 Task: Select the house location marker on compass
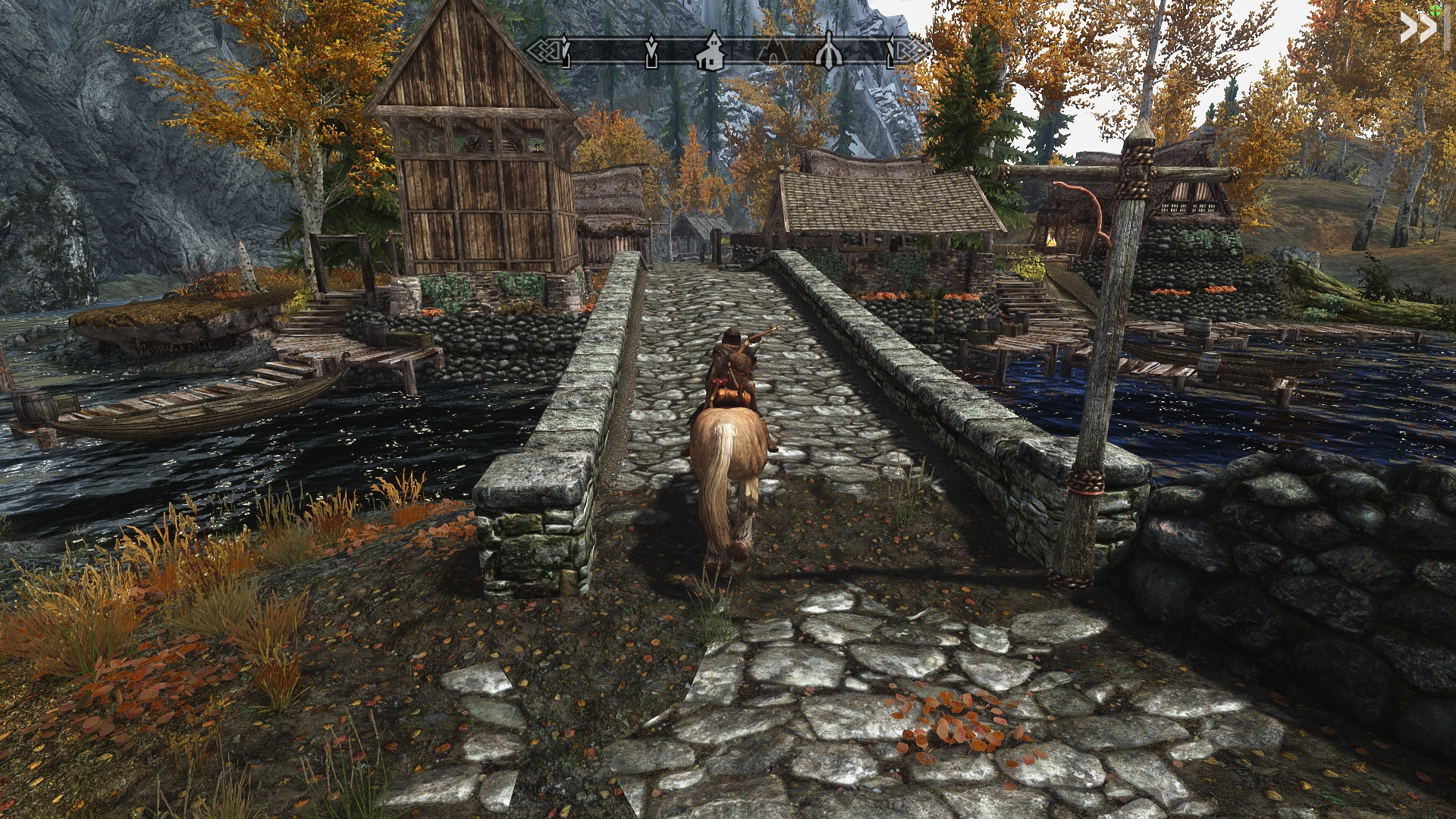point(712,51)
